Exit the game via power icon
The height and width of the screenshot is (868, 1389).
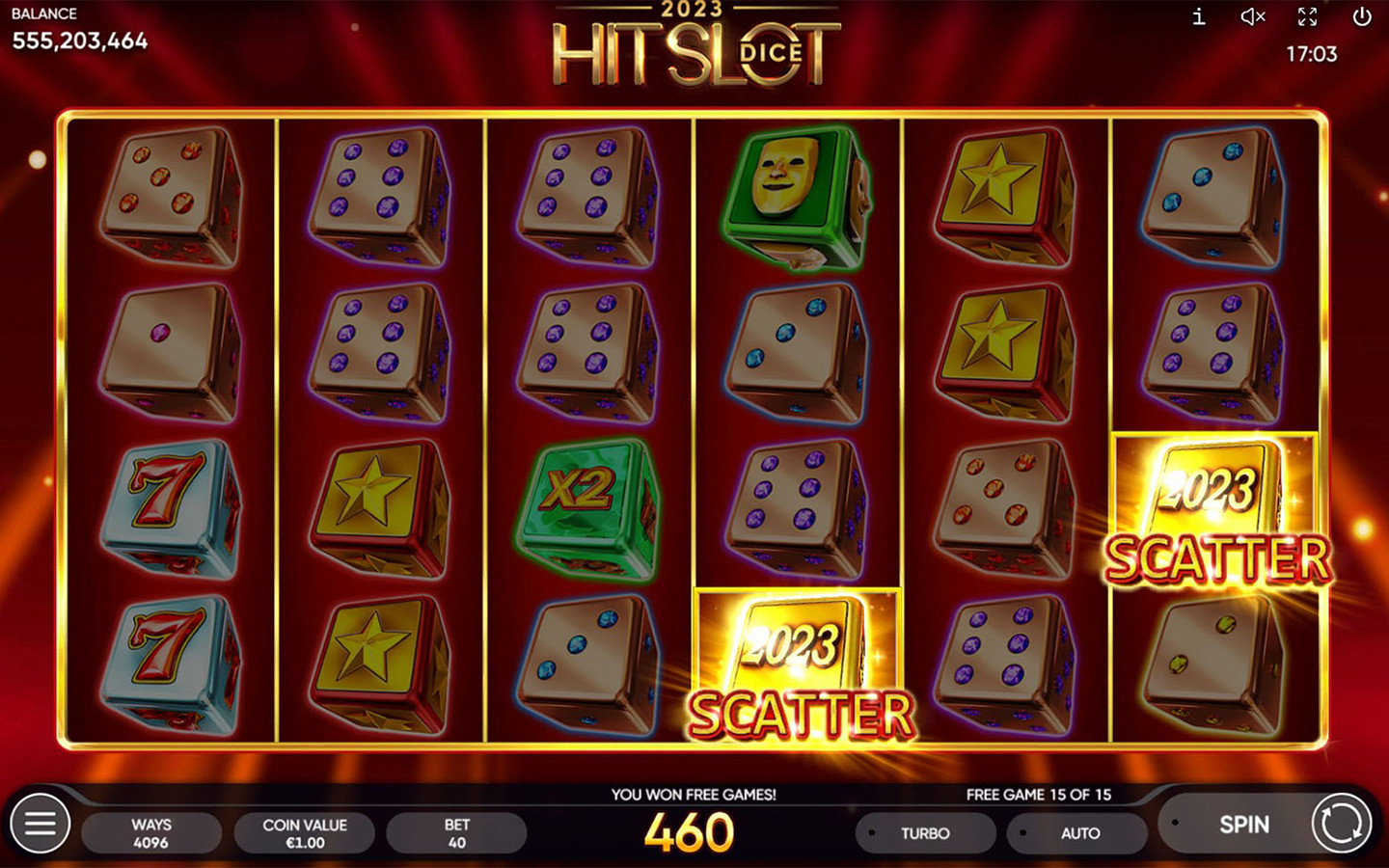click(1361, 16)
